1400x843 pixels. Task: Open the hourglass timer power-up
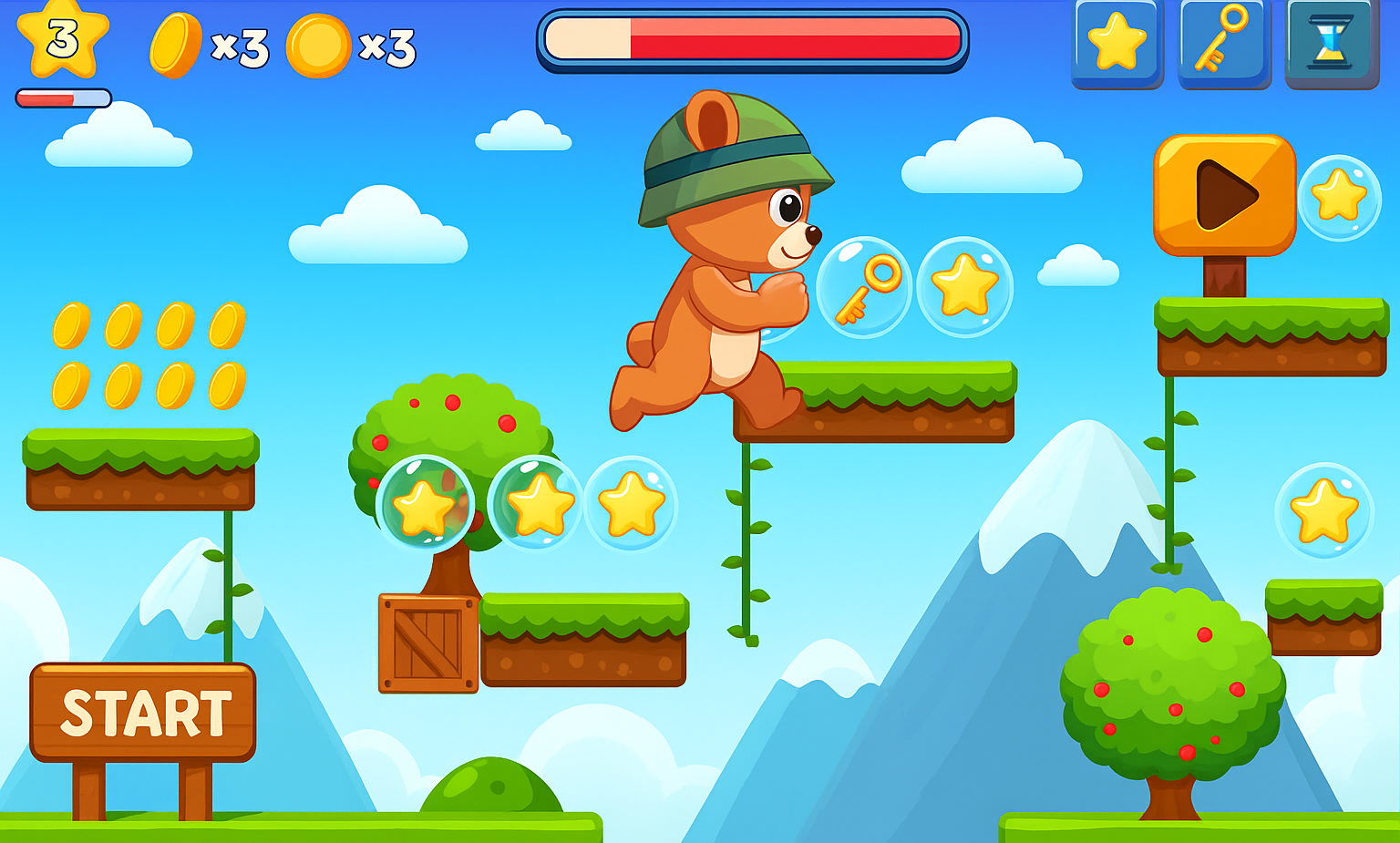click(x=1331, y=43)
